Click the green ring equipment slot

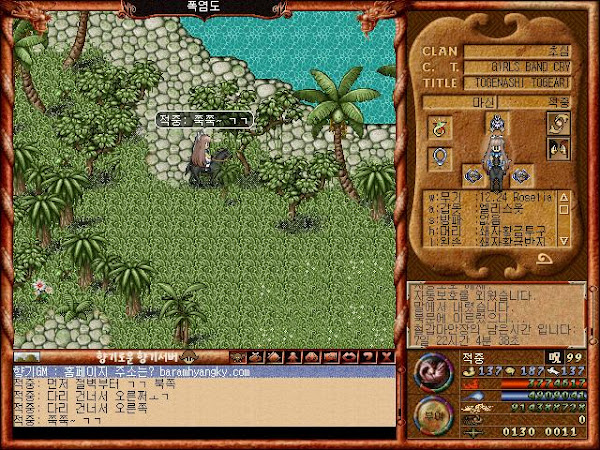[x=438, y=127]
